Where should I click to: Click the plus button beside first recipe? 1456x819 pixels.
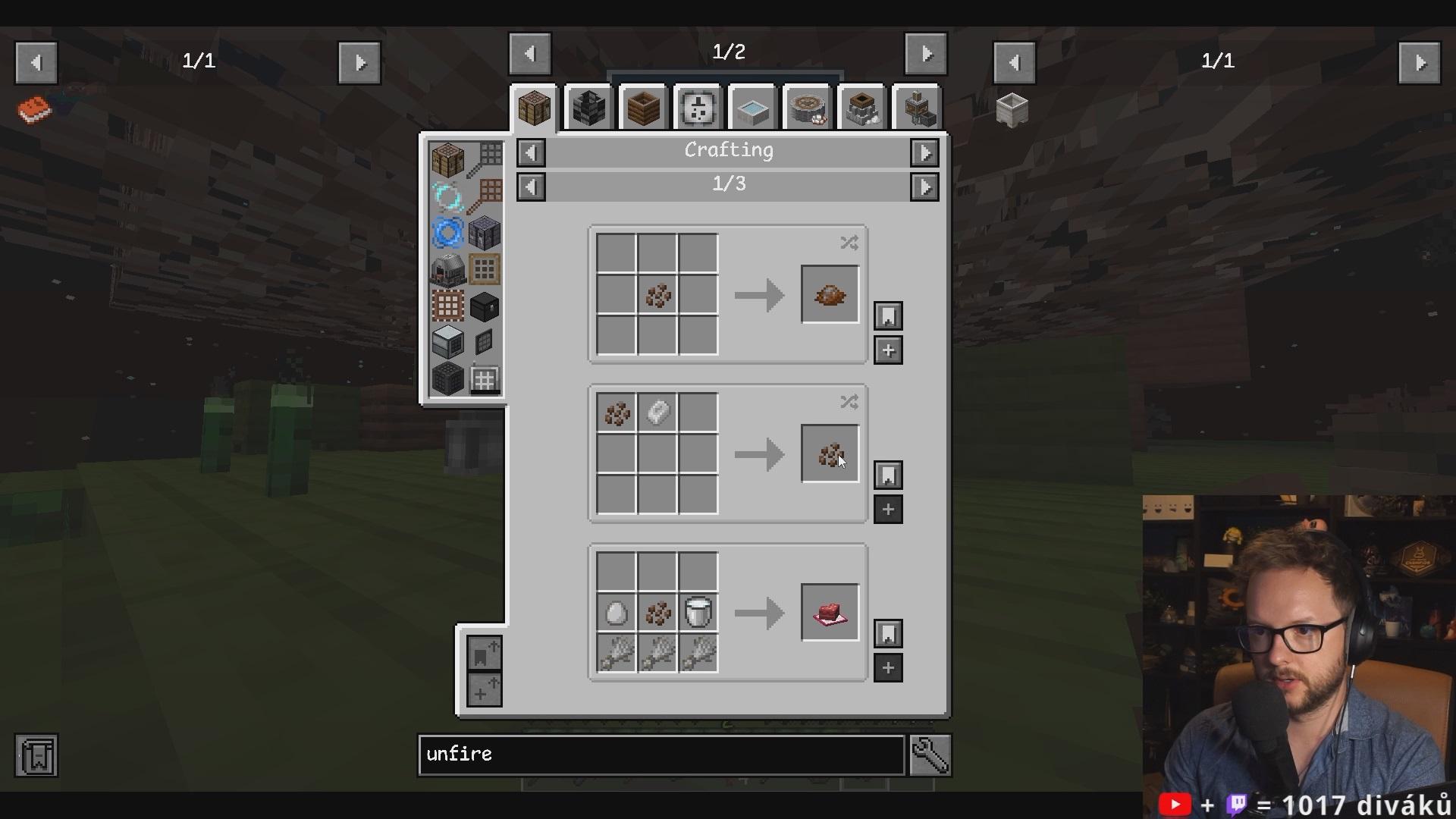pos(888,350)
